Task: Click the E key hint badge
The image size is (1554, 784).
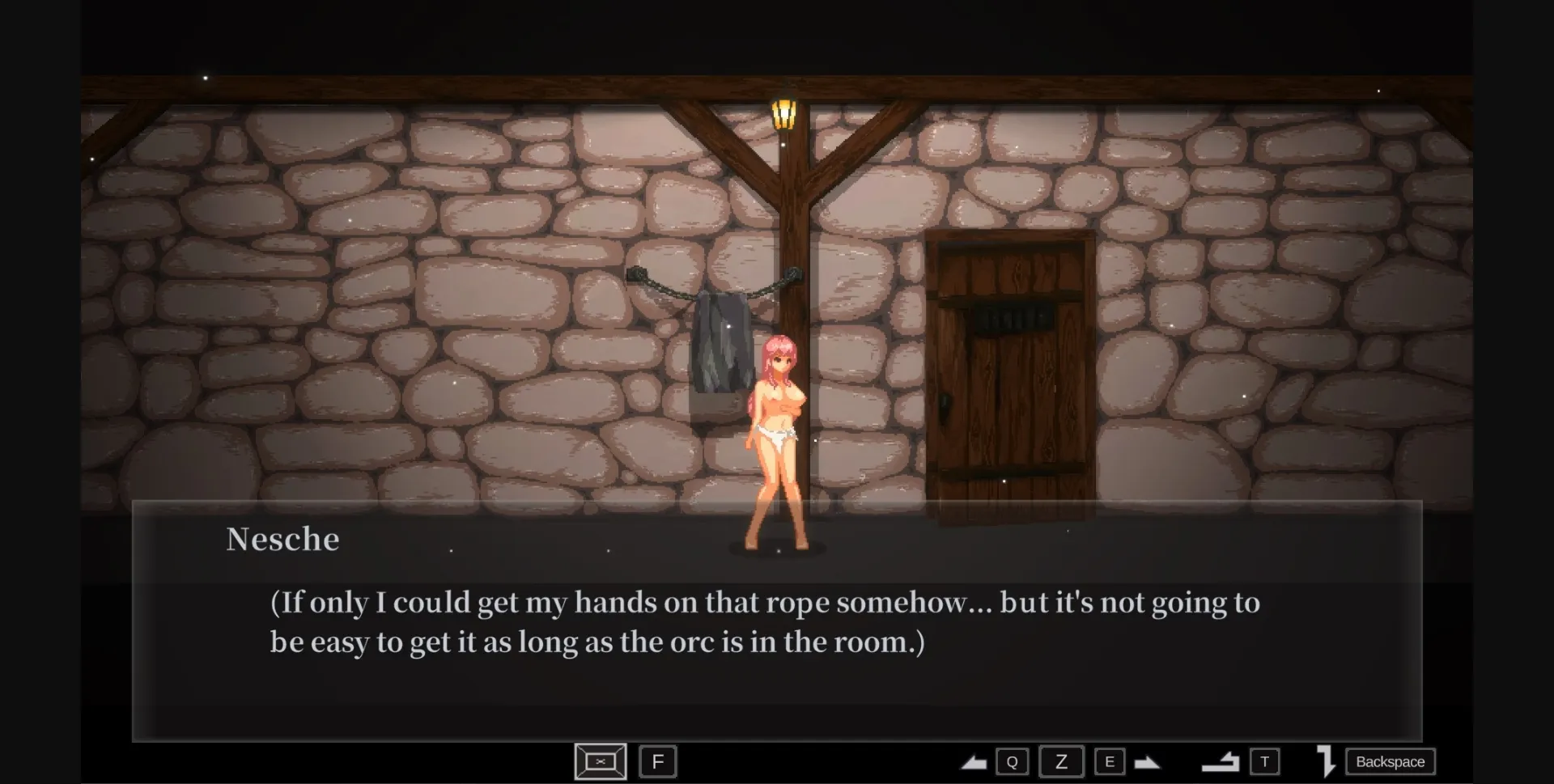Action: (1110, 761)
